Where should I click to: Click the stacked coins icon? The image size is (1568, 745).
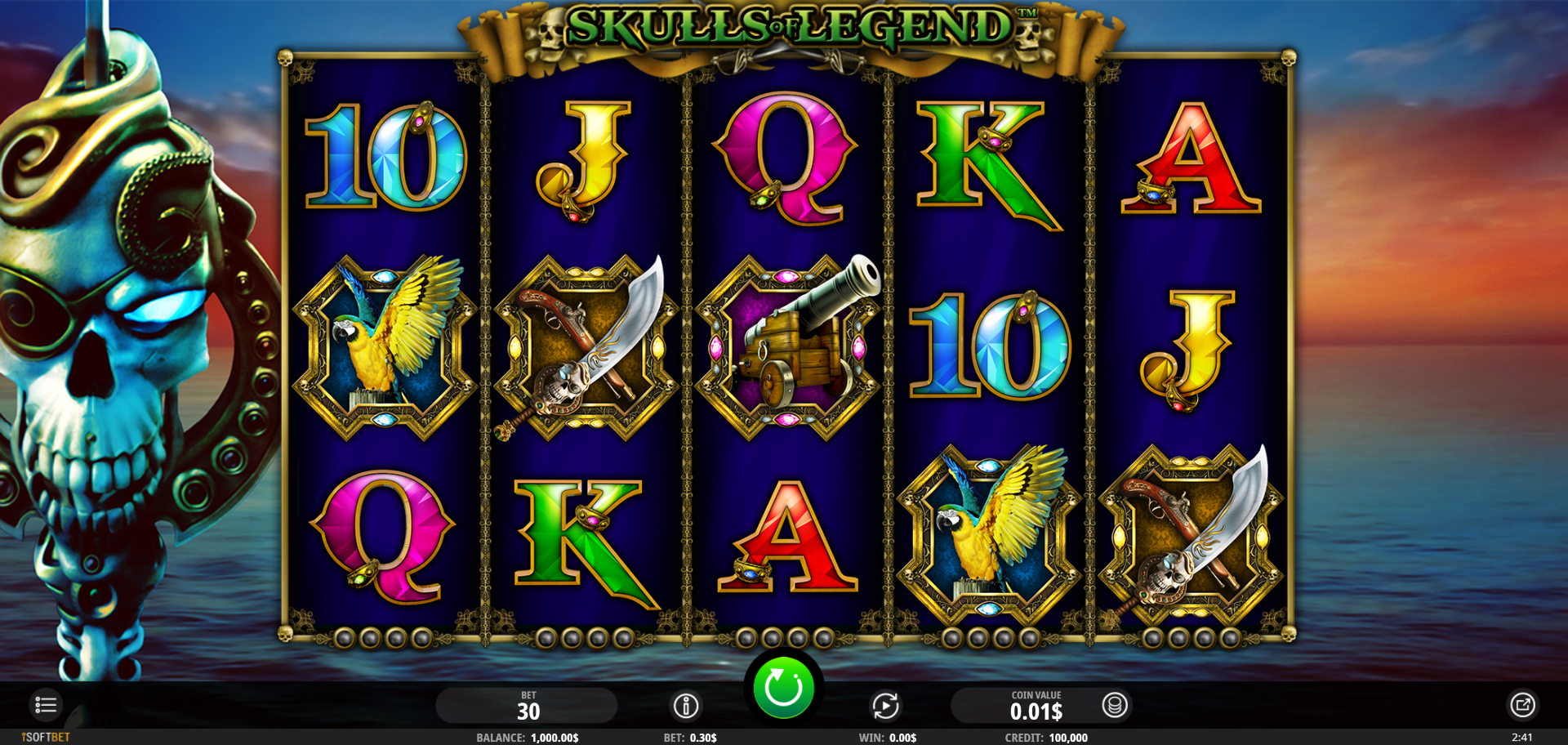pyautogui.click(x=1115, y=705)
